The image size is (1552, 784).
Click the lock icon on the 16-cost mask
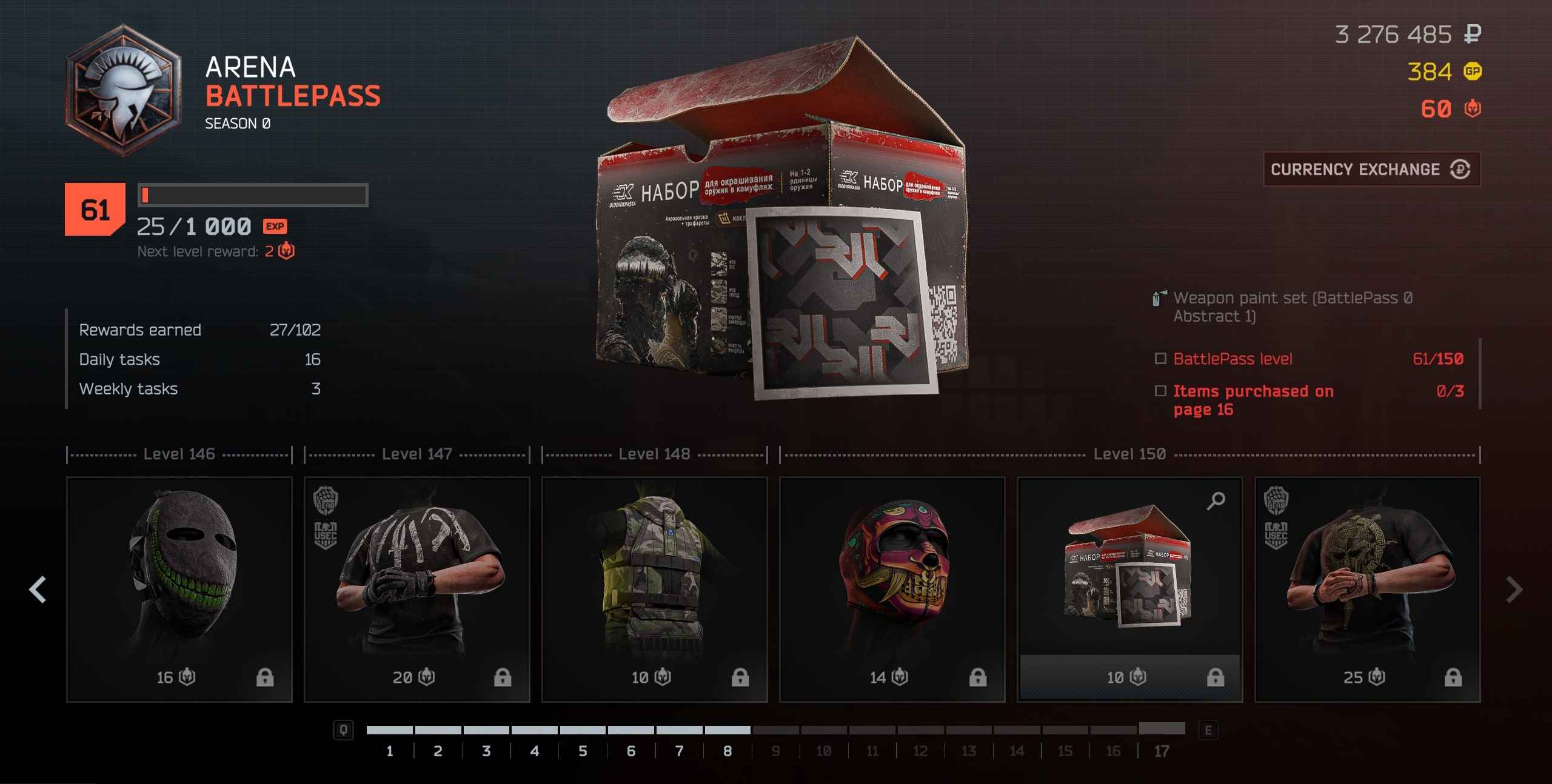(x=265, y=677)
